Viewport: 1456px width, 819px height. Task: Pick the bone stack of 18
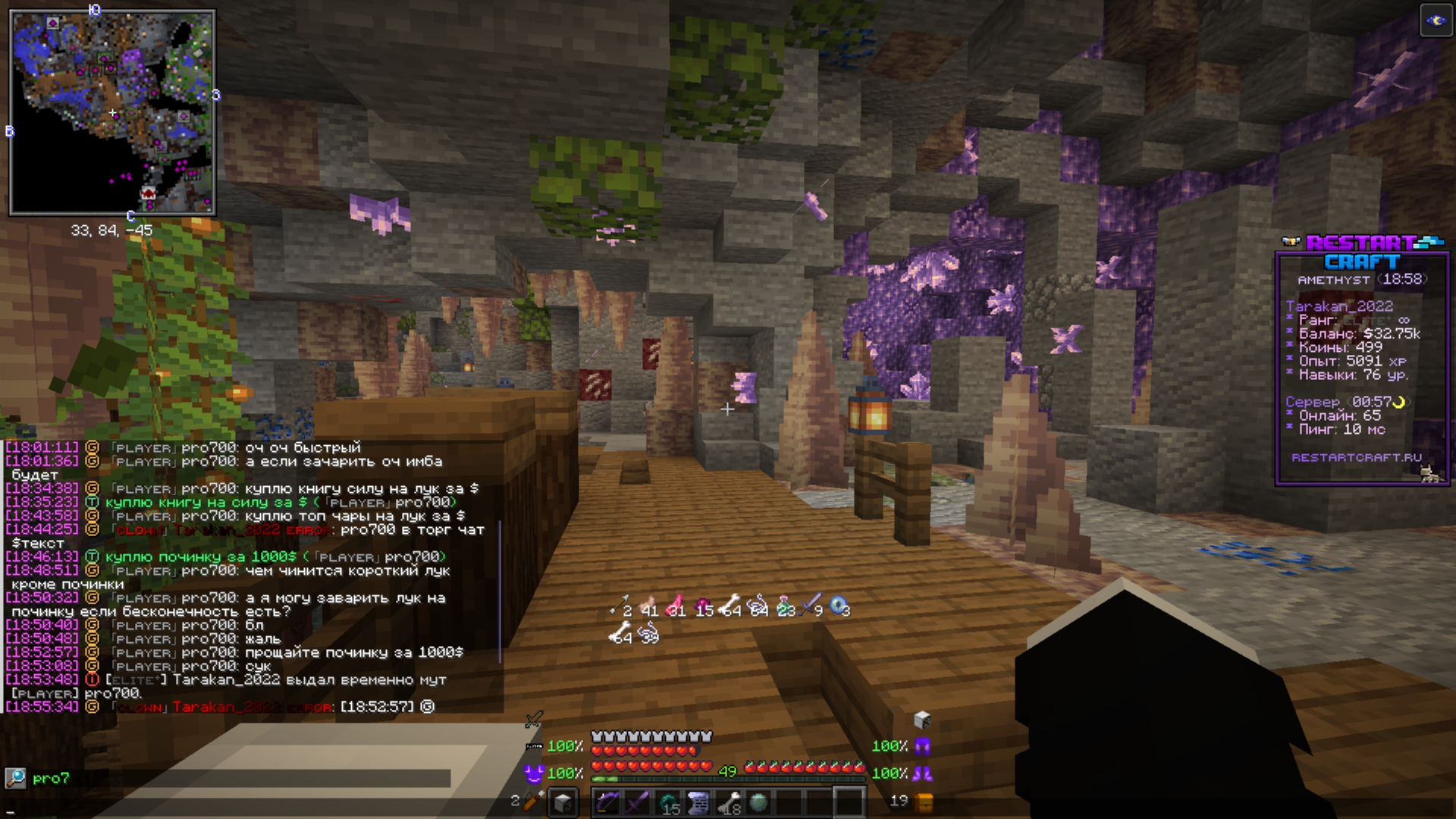click(x=729, y=802)
